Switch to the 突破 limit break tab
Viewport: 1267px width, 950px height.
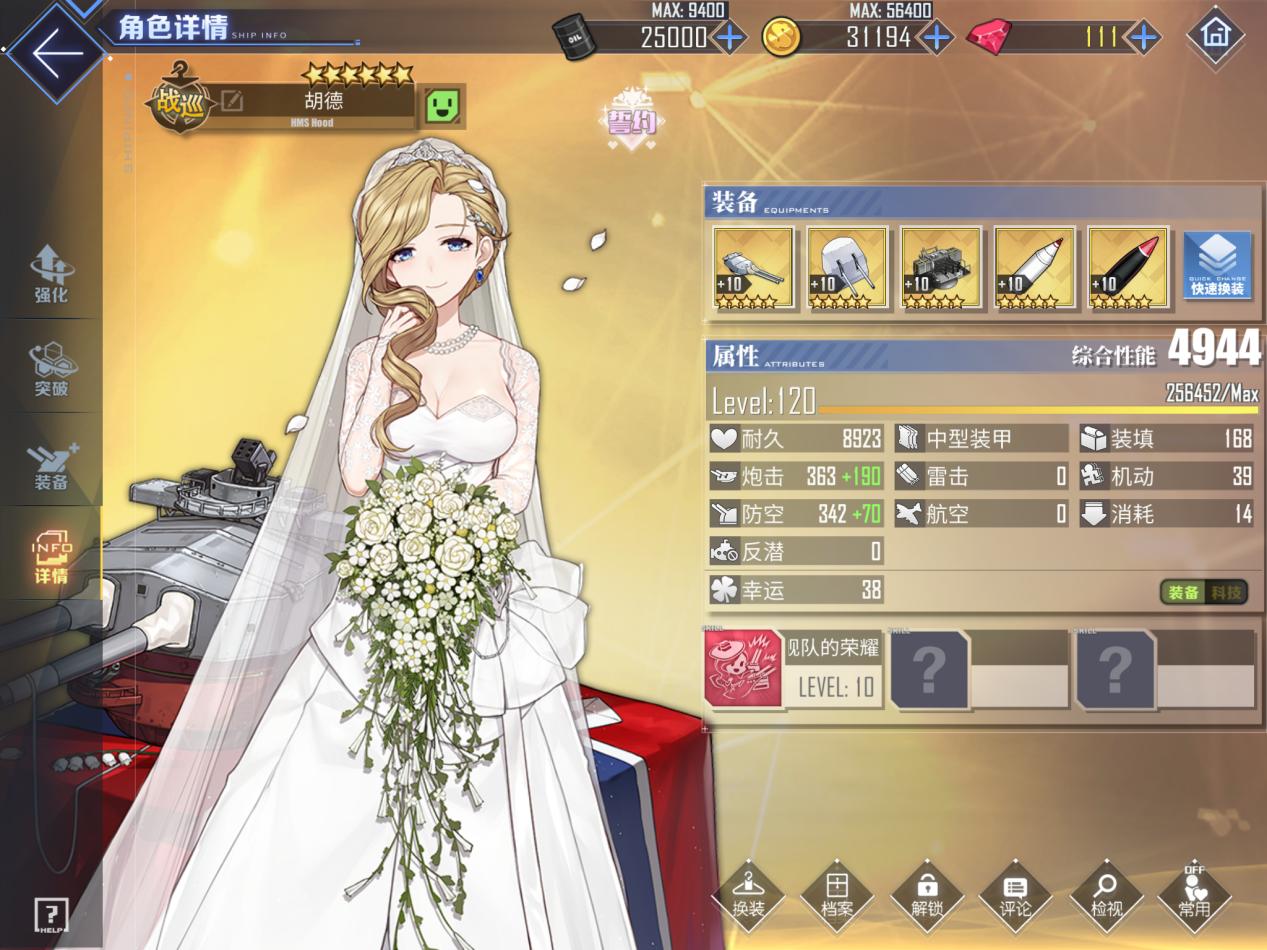51,368
